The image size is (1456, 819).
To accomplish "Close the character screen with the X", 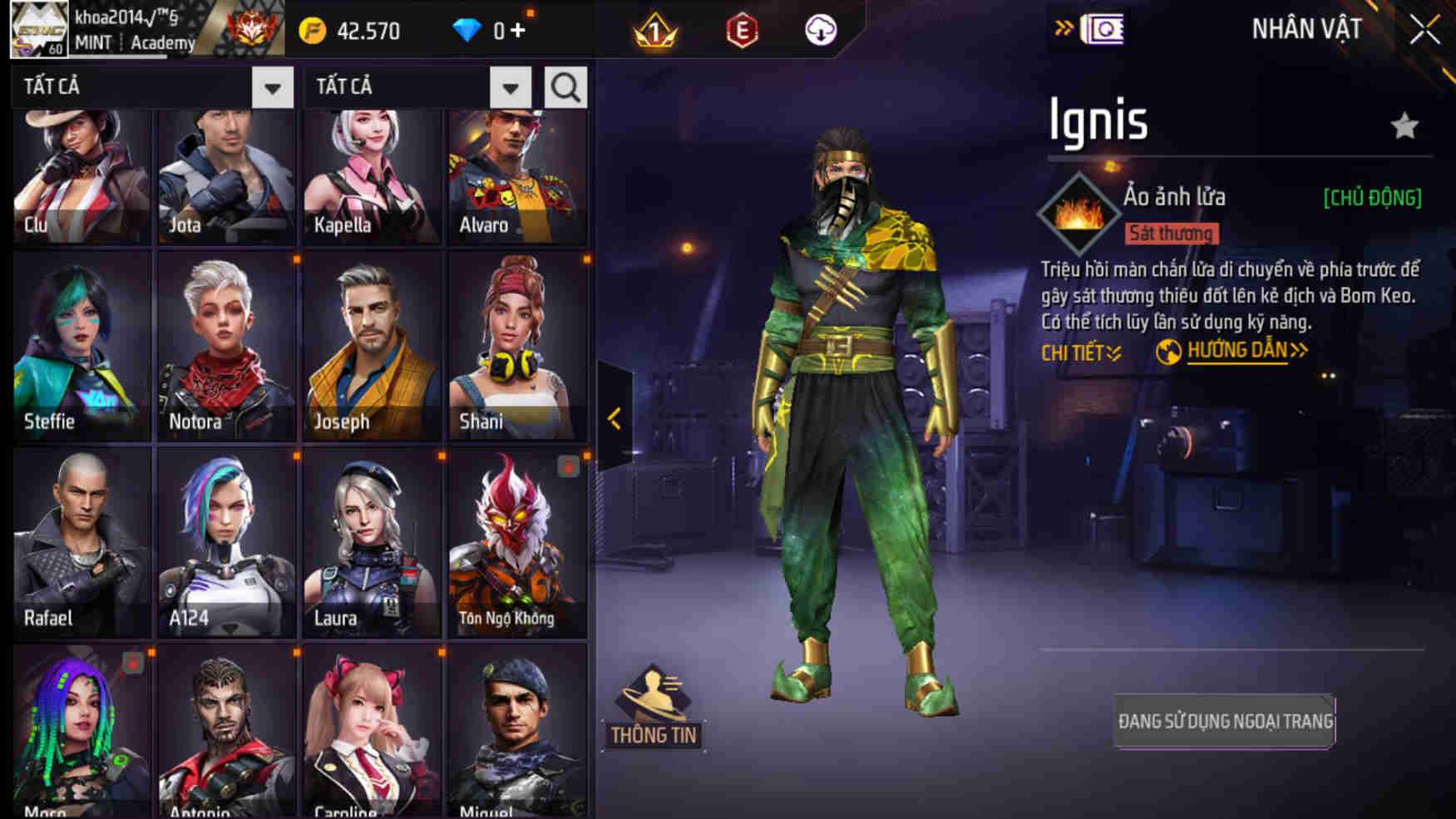I will coord(1424,30).
